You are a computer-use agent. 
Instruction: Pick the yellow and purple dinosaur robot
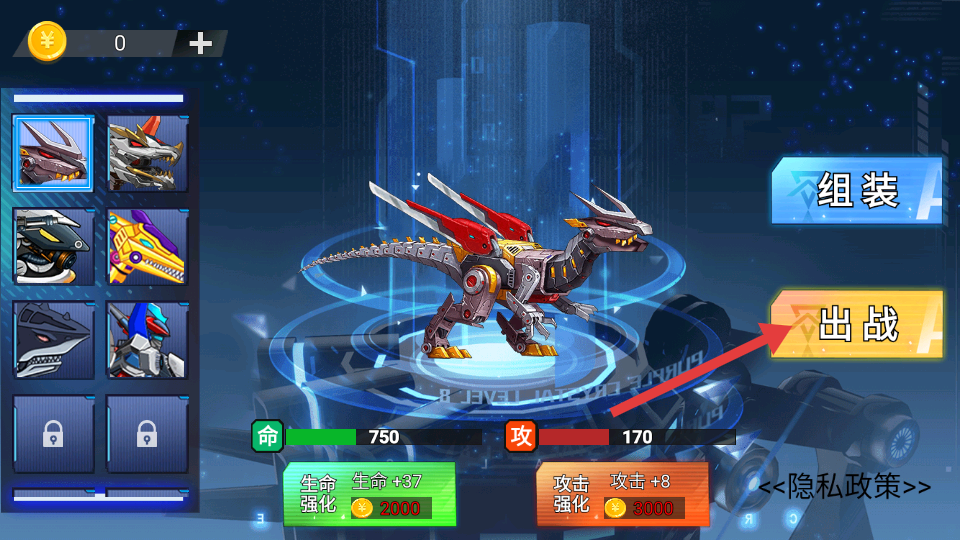pyautogui.click(x=147, y=247)
